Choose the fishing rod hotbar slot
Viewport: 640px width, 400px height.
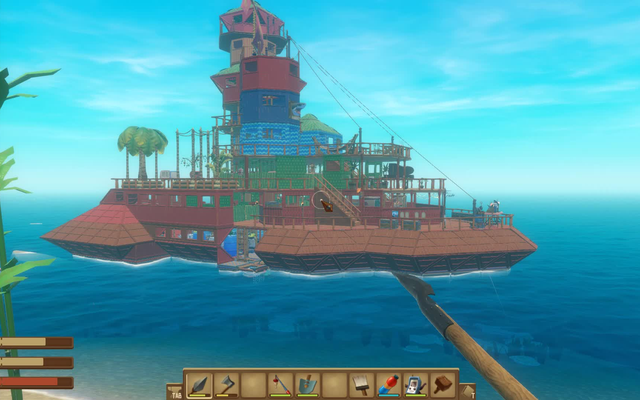tap(281, 384)
